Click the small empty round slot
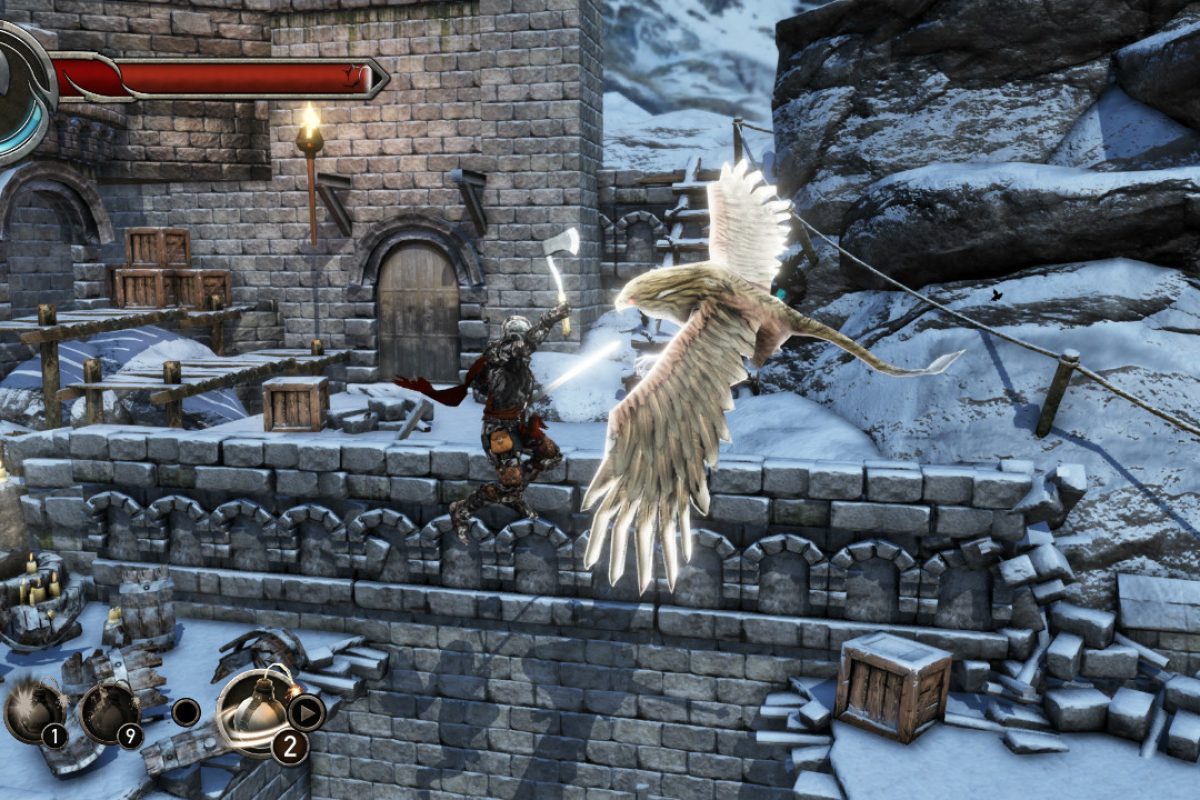Image resolution: width=1200 pixels, height=800 pixels. point(185,712)
